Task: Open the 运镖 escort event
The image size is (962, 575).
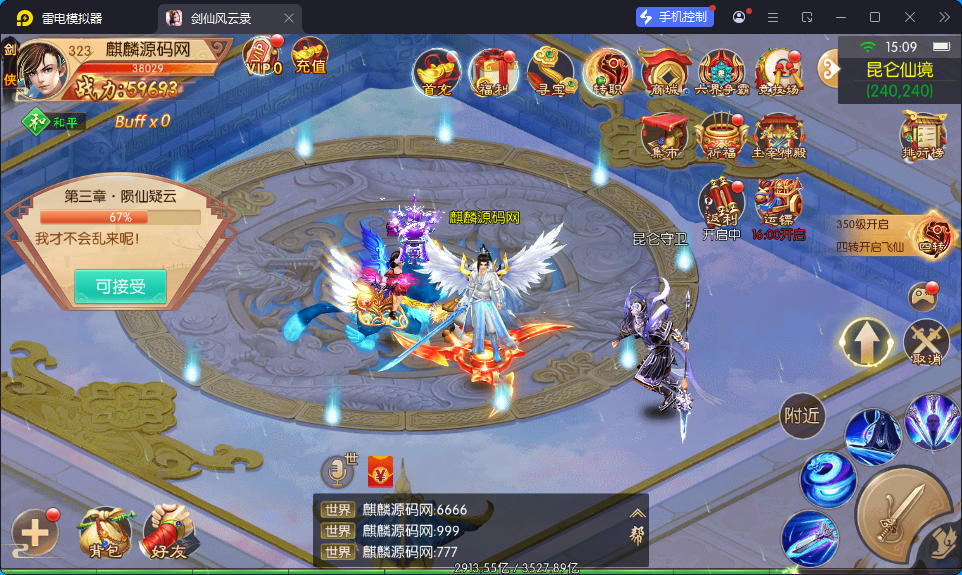Action: (780, 207)
